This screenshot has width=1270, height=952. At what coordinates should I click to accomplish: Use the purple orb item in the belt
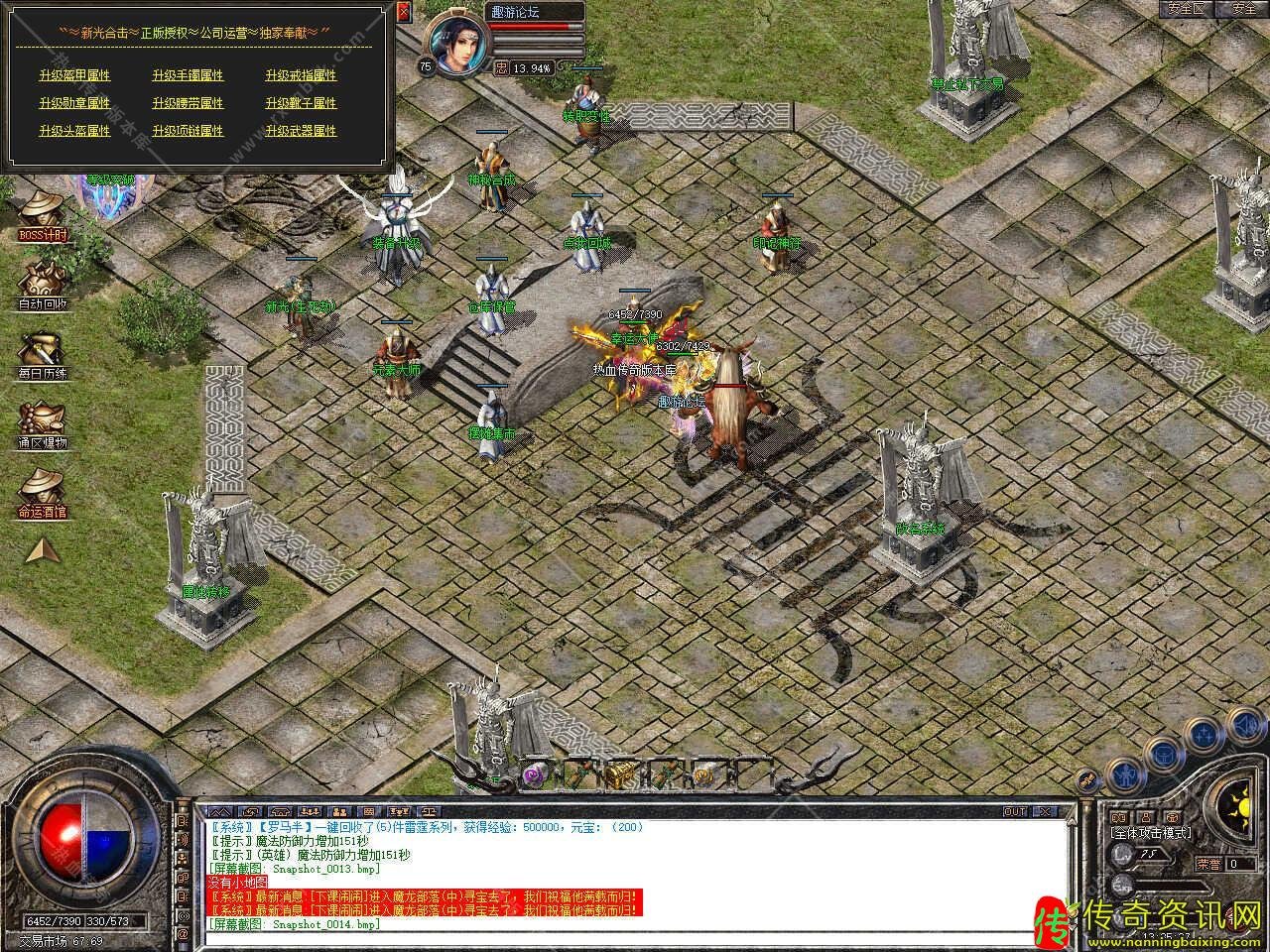[x=533, y=773]
